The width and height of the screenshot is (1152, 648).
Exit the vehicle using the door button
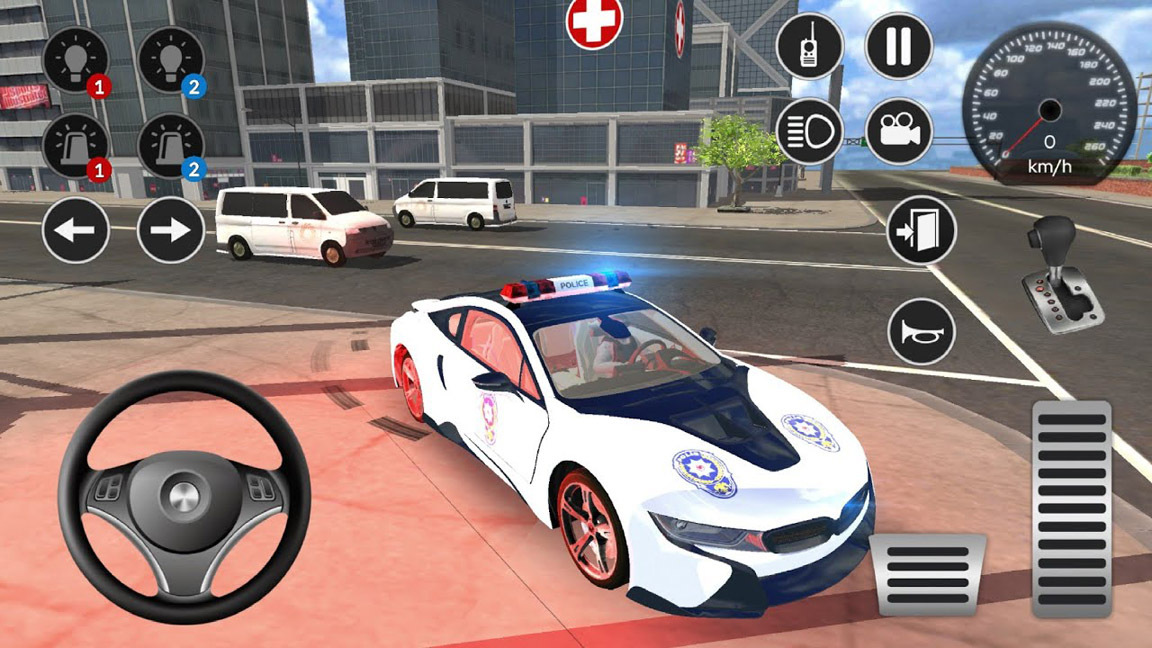click(921, 231)
